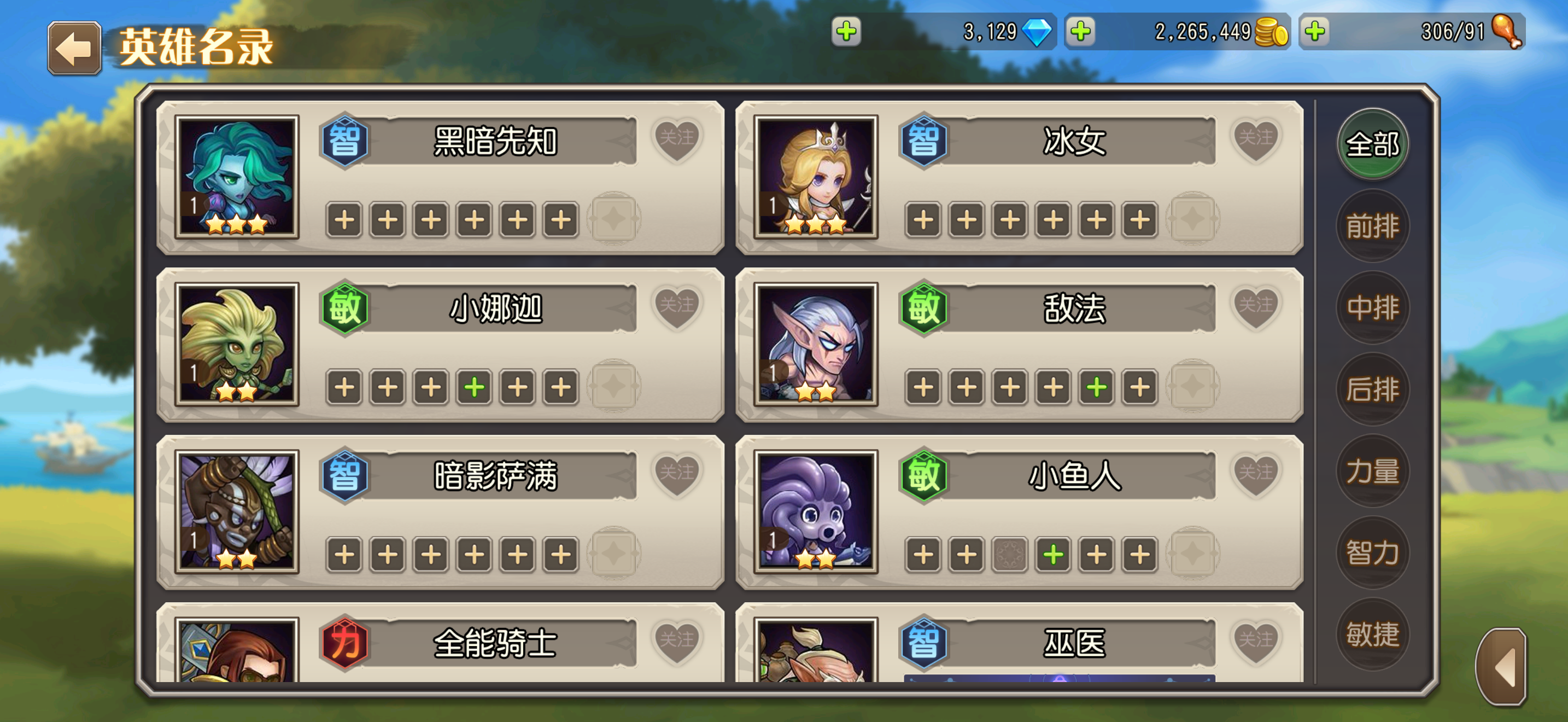Click the 敏 agility icon on 小娜迦 card
1568x722 pixels.
tap(344, 308)
